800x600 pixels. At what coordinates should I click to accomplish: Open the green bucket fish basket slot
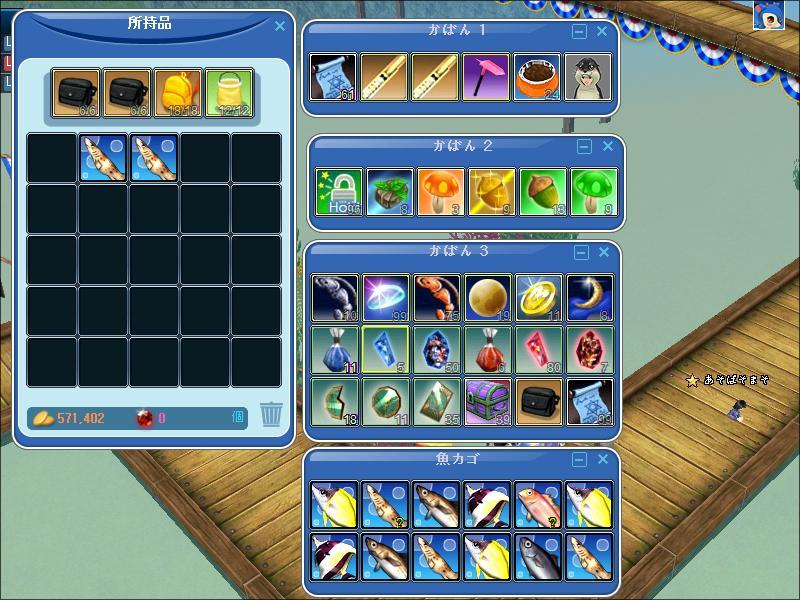(229, 94)
